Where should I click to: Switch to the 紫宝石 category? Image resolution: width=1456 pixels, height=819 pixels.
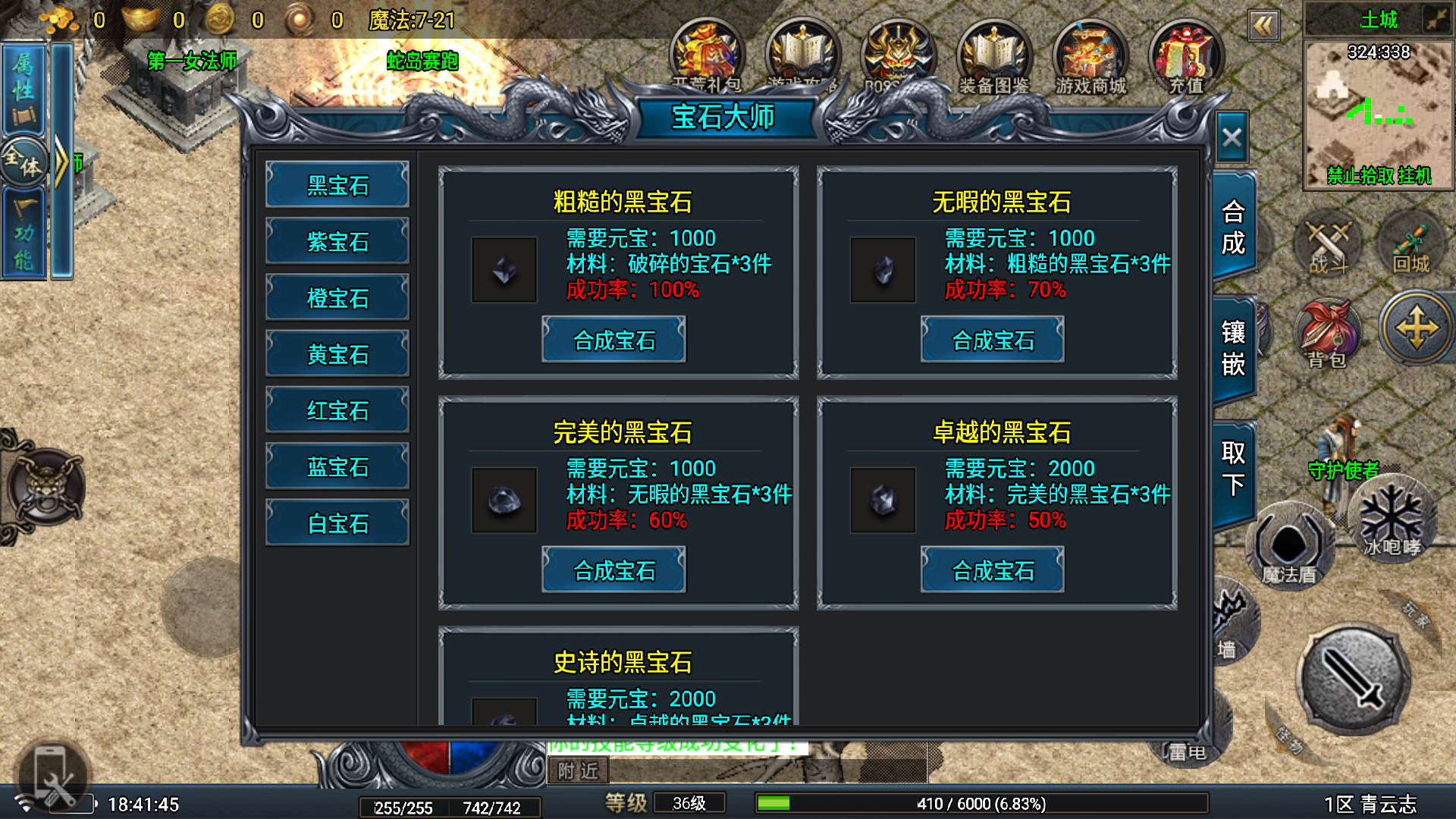coord(337,242)
